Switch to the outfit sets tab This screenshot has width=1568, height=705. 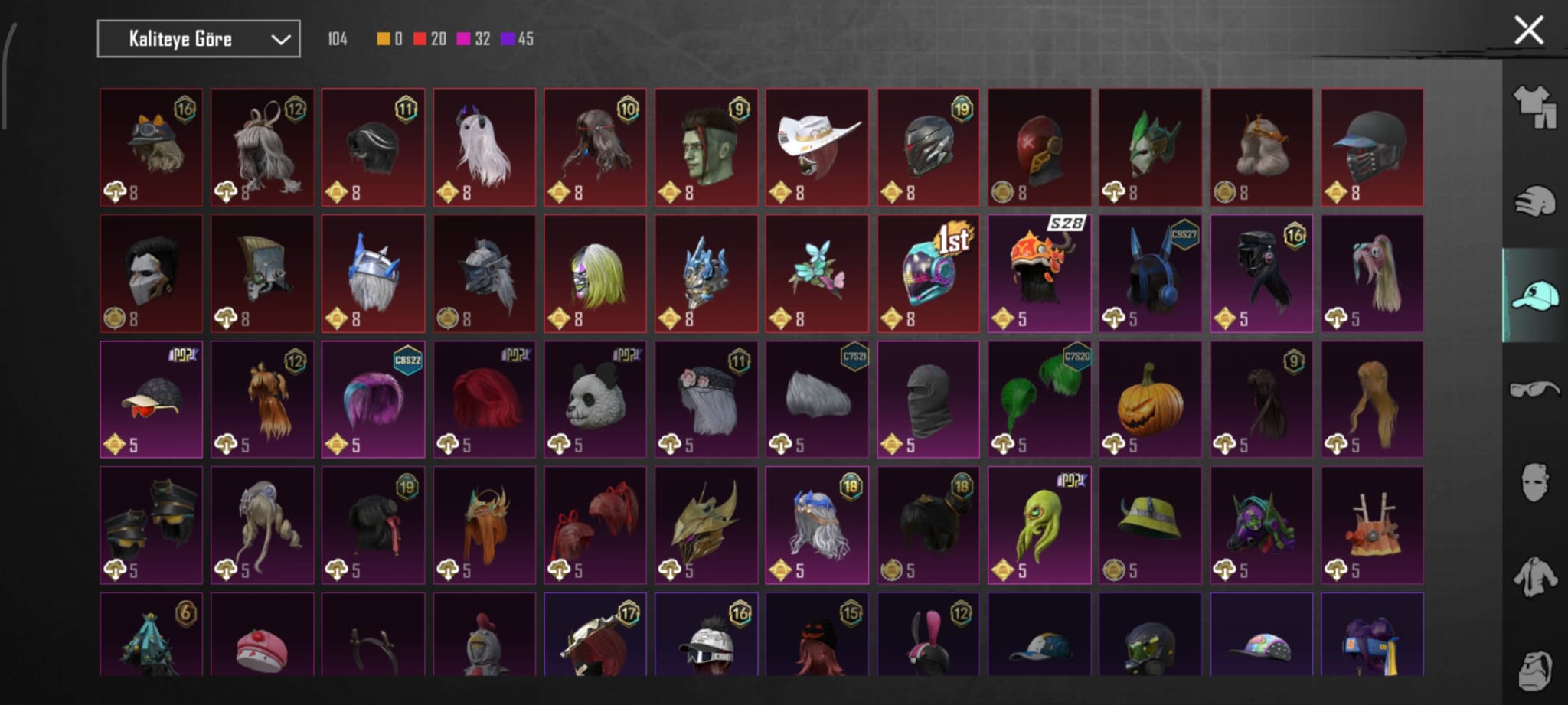click(x=1534, y=106)
